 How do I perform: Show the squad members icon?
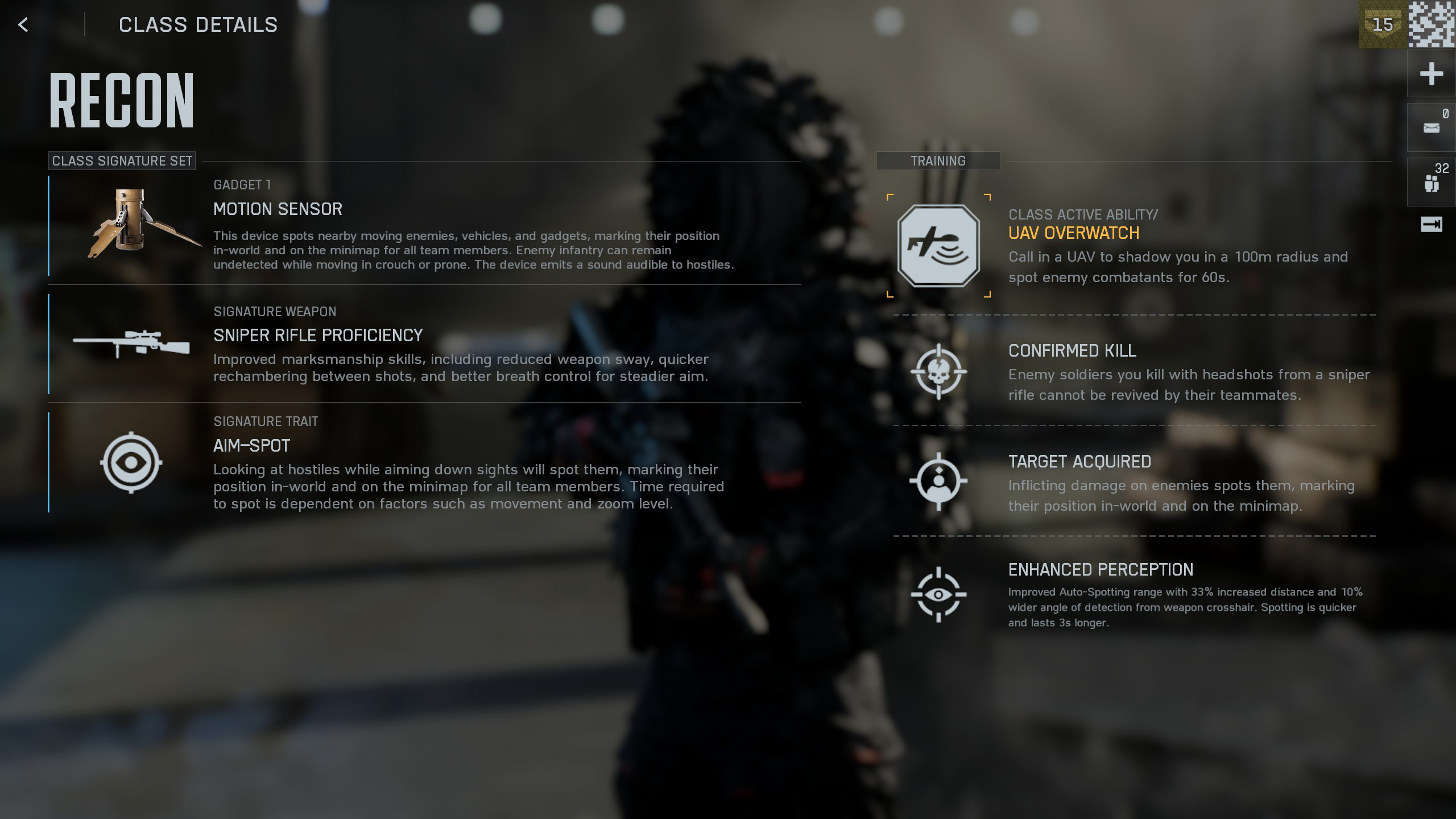(x=1431, y=183)
